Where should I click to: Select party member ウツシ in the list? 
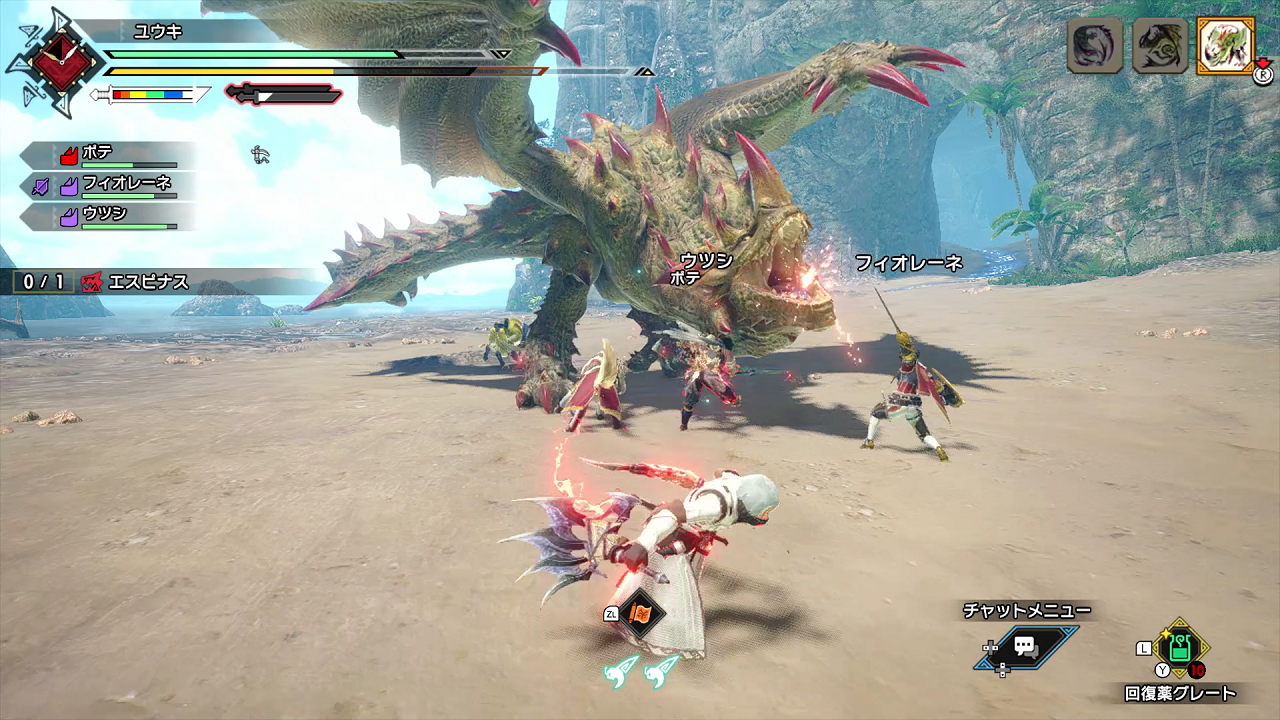click(110, 216)
